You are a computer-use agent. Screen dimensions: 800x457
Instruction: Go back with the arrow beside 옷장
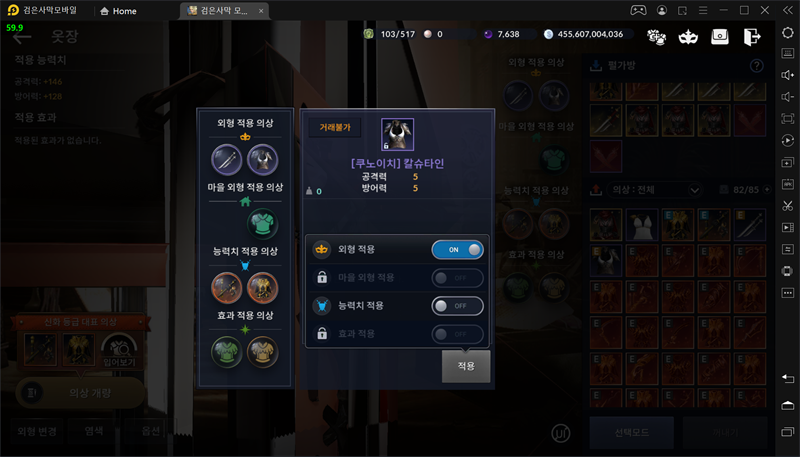pos(22,38)
